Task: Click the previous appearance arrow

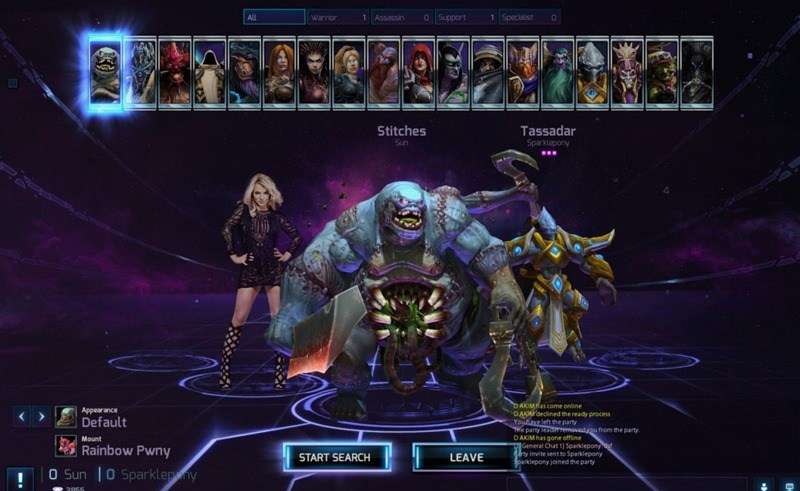Action: [22, 416]
